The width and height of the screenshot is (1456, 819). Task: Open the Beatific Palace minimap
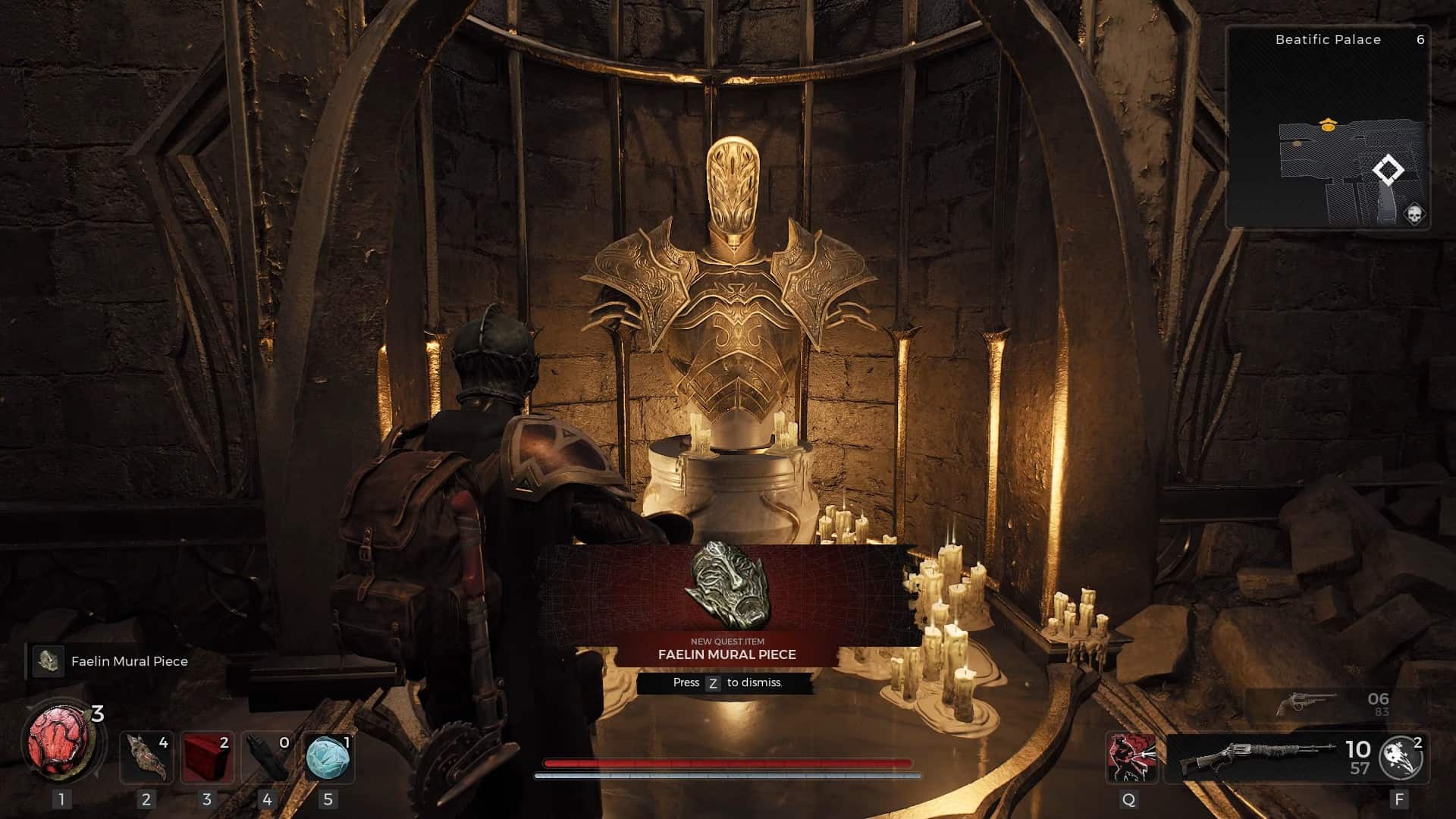[x=1328, y=127]
